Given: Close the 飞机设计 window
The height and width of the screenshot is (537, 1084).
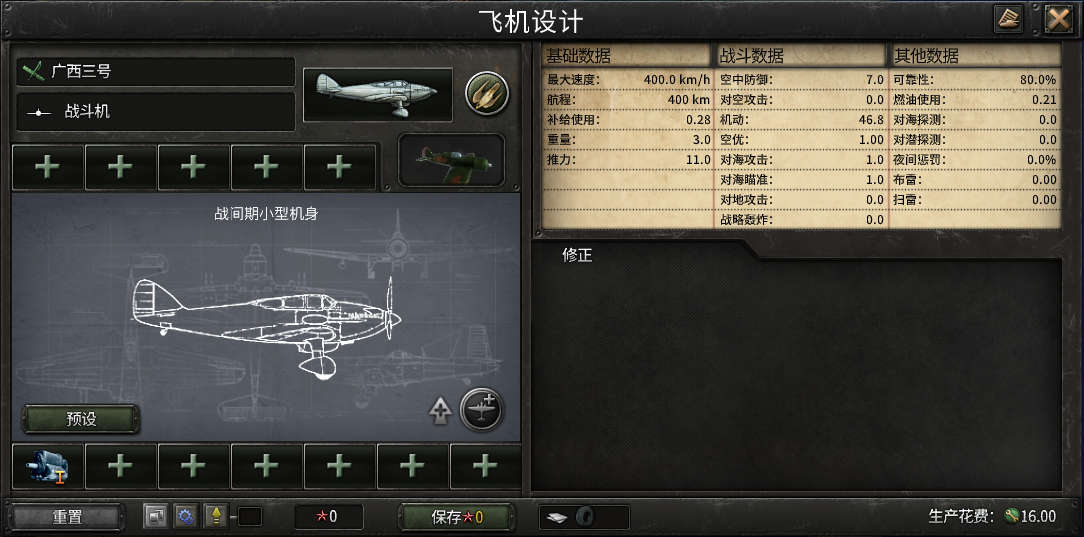Looking at the screenshot, I should click(1058, 18).
